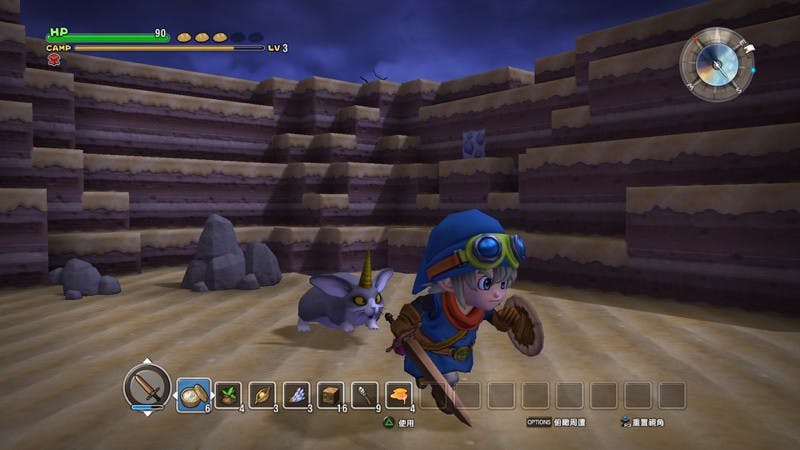Select the blue-white feather bundle slot
The image size is (800, 450).
pyautogui.click(x=297, y=395)
